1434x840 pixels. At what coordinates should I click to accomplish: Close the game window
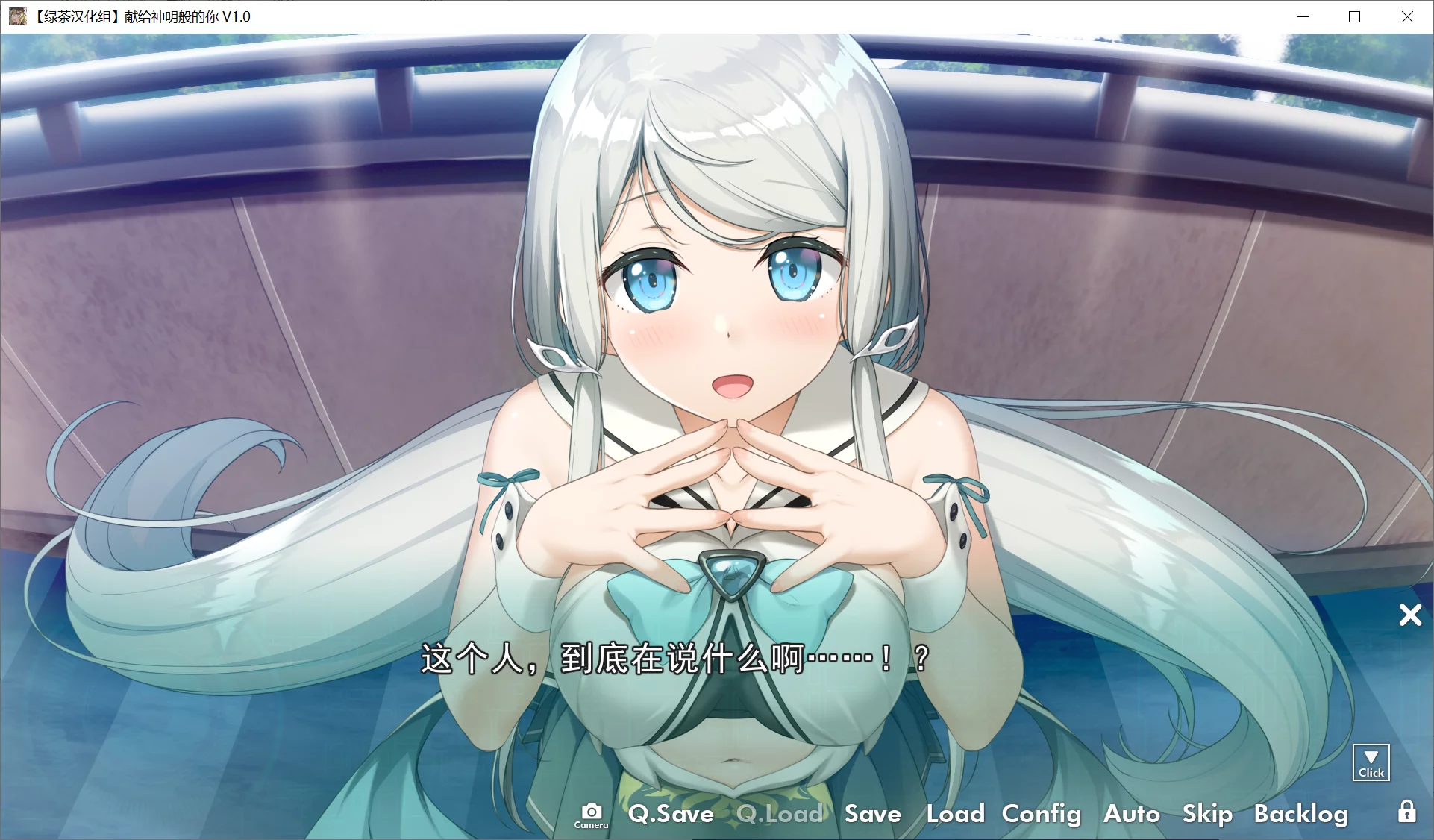1406,16
